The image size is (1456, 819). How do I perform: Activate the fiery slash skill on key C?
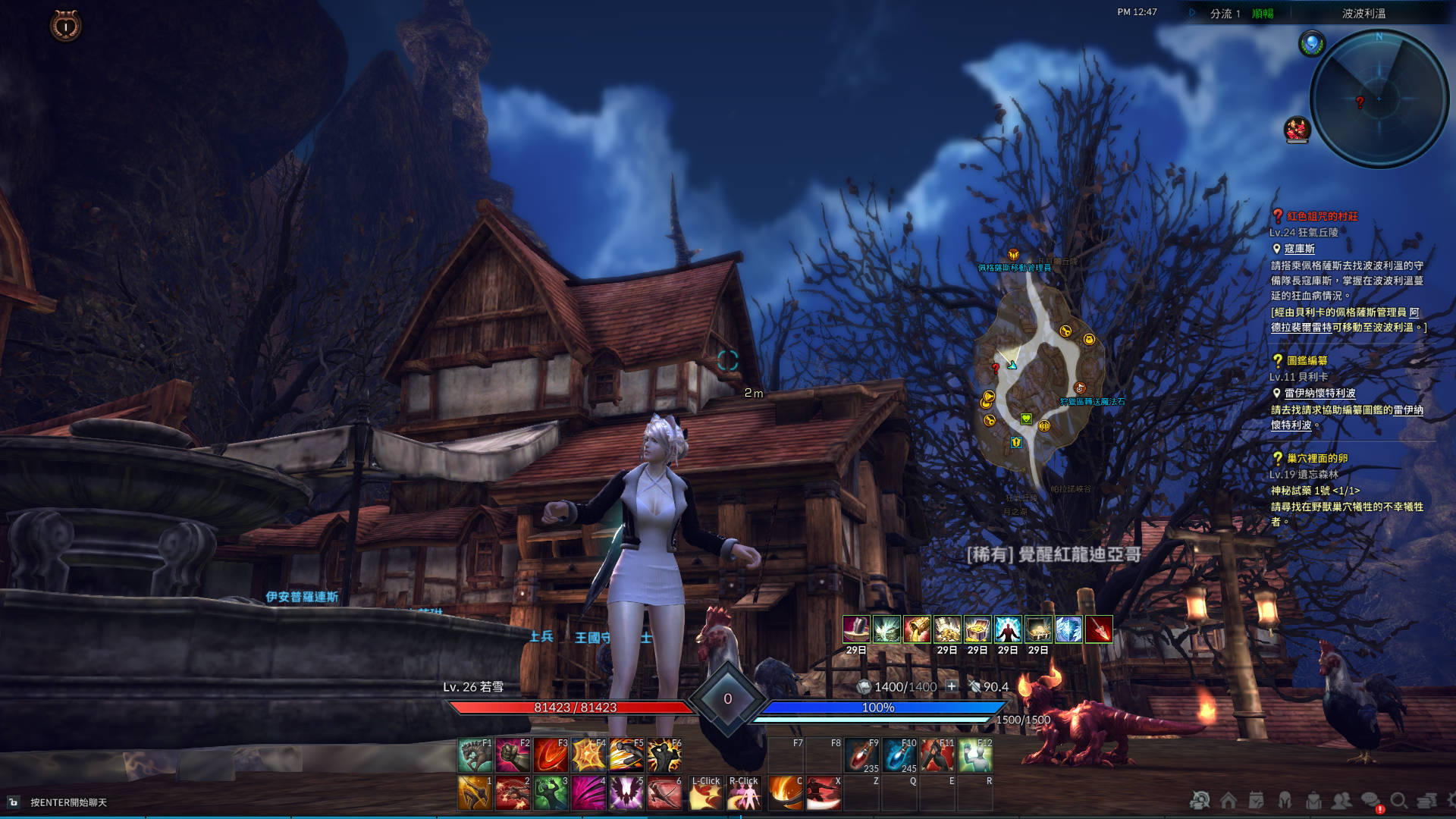pyautogui.click(x=785, y=793)
